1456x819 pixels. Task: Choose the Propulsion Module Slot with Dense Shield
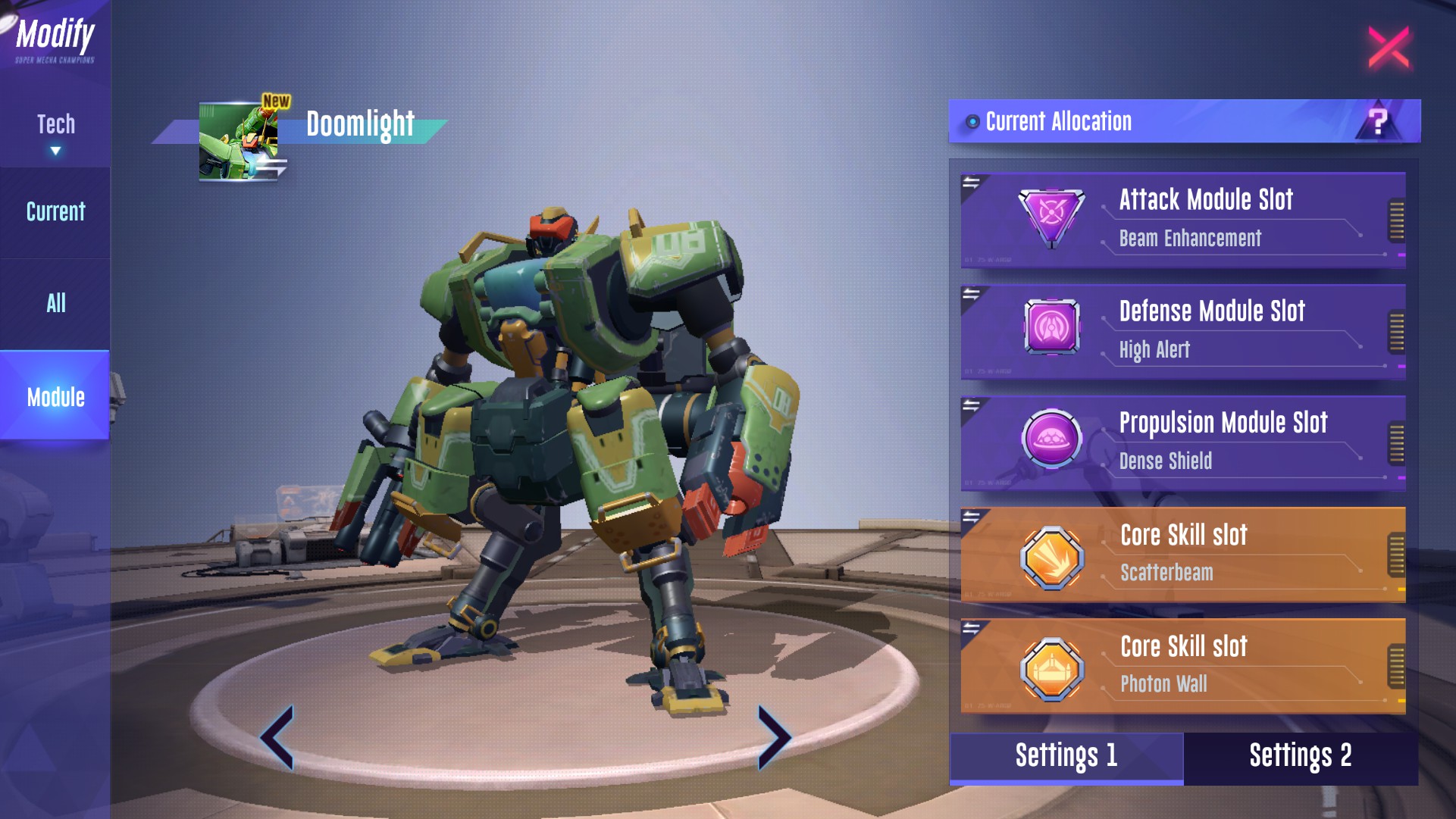(1182, 442)
